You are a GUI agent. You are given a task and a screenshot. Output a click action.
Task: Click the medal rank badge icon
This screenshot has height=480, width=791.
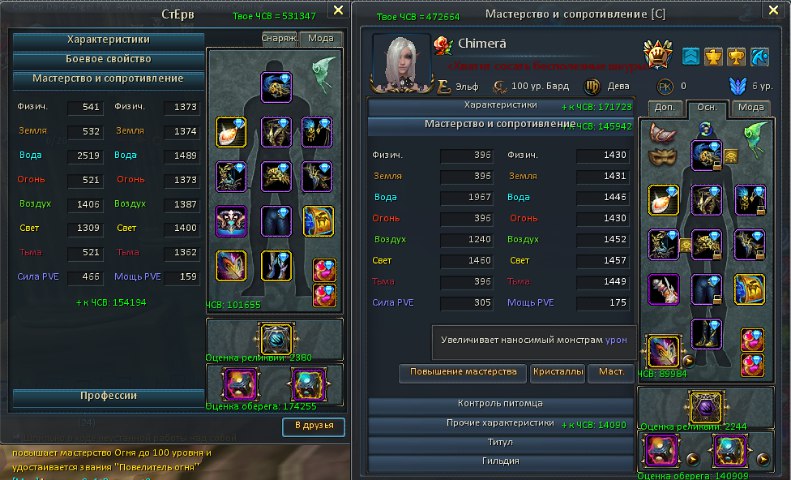pos(656,54)
